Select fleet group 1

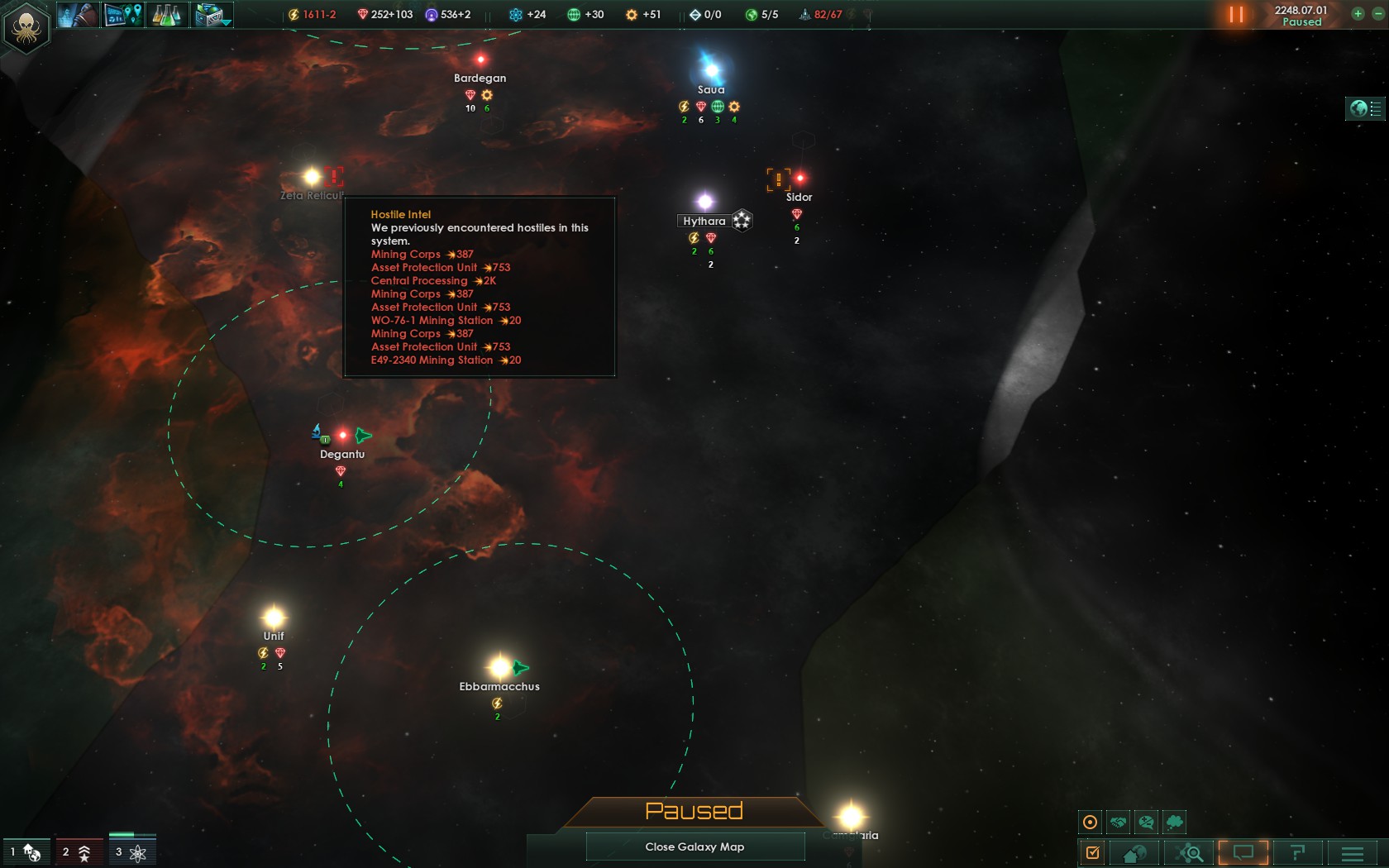click(x=25, y=851)
